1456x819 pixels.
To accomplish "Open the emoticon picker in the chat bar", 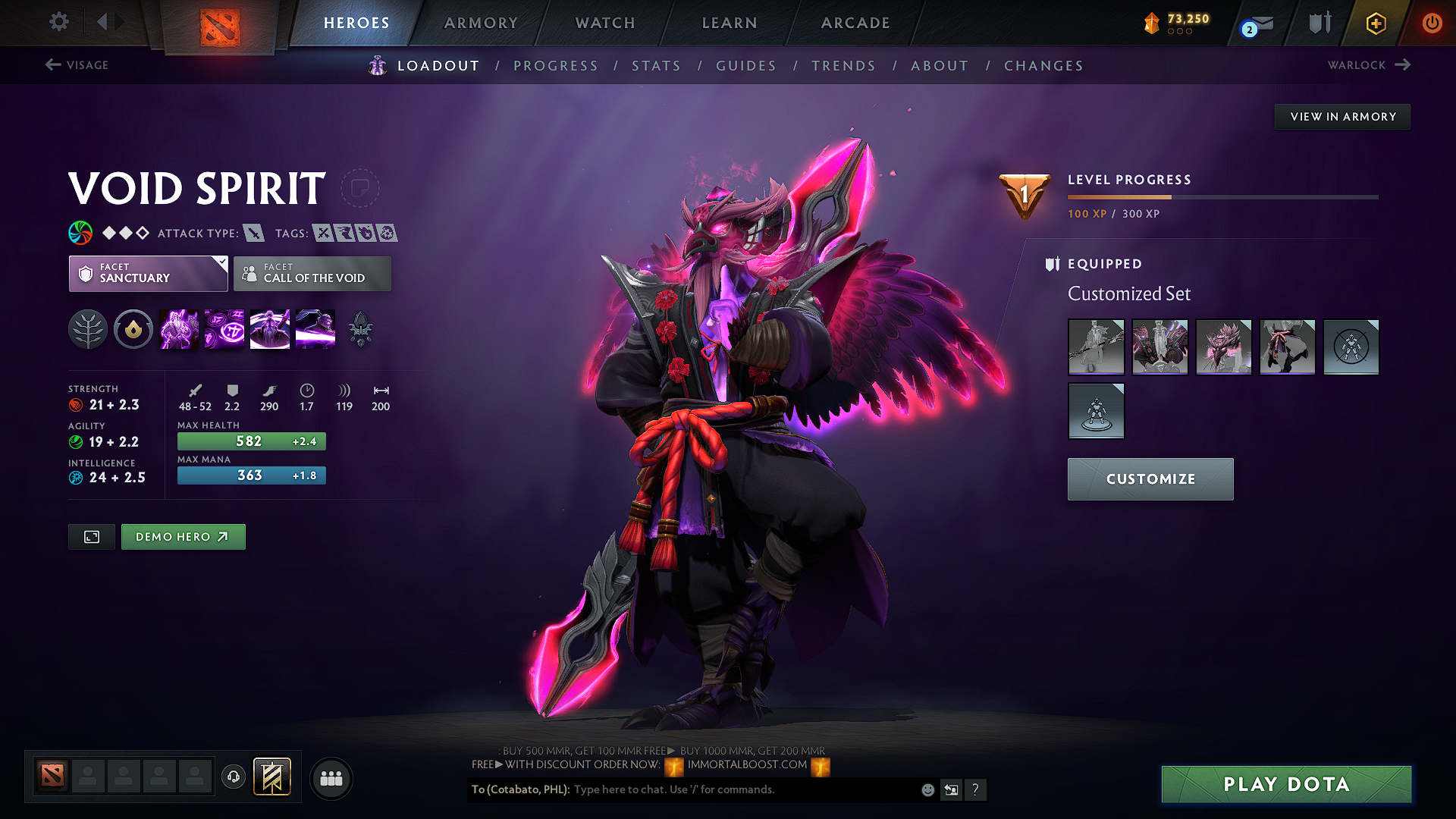I will point(927,789).
